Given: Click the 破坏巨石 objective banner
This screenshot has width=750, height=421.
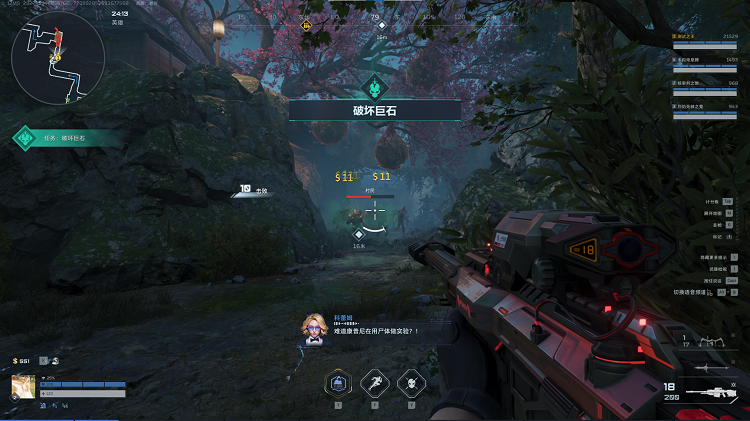Looking at the screenshot, I should [x=375, y=111].
